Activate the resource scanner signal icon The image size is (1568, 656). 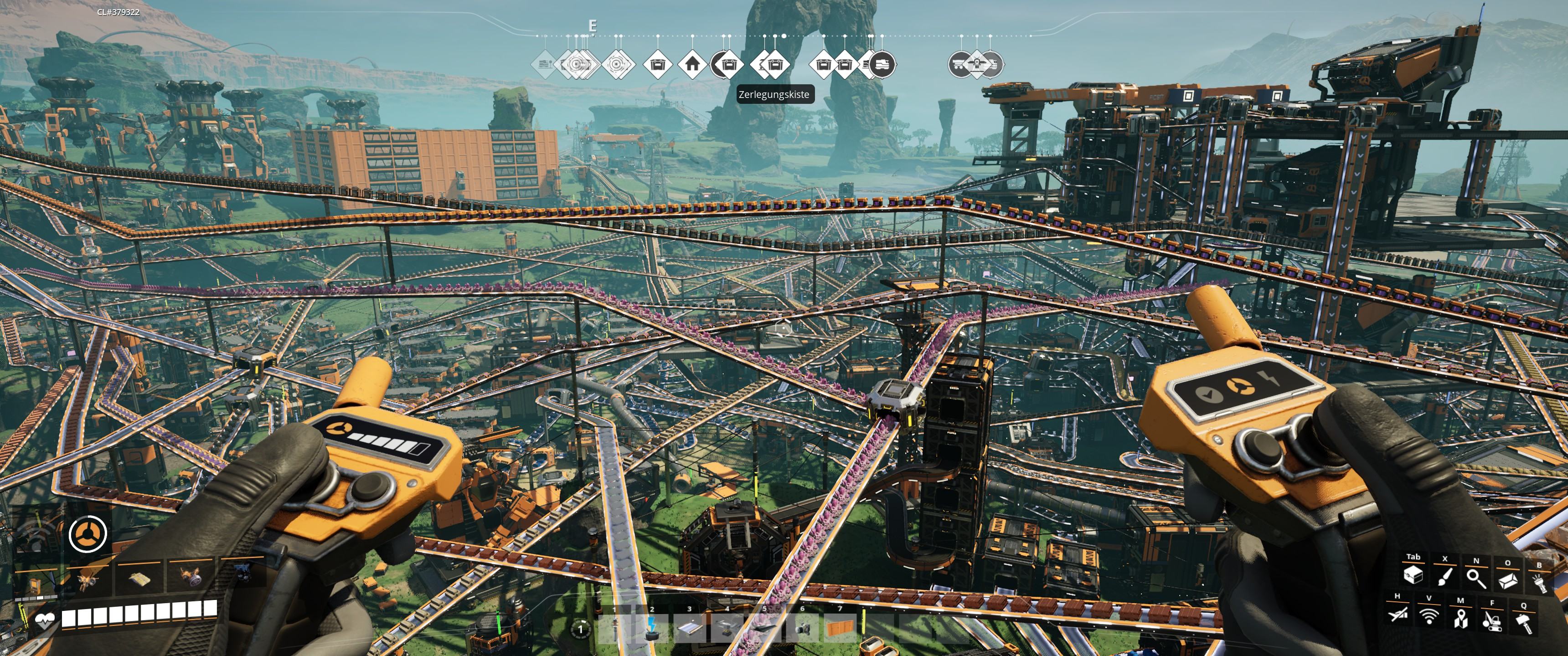pos(1429,616)
